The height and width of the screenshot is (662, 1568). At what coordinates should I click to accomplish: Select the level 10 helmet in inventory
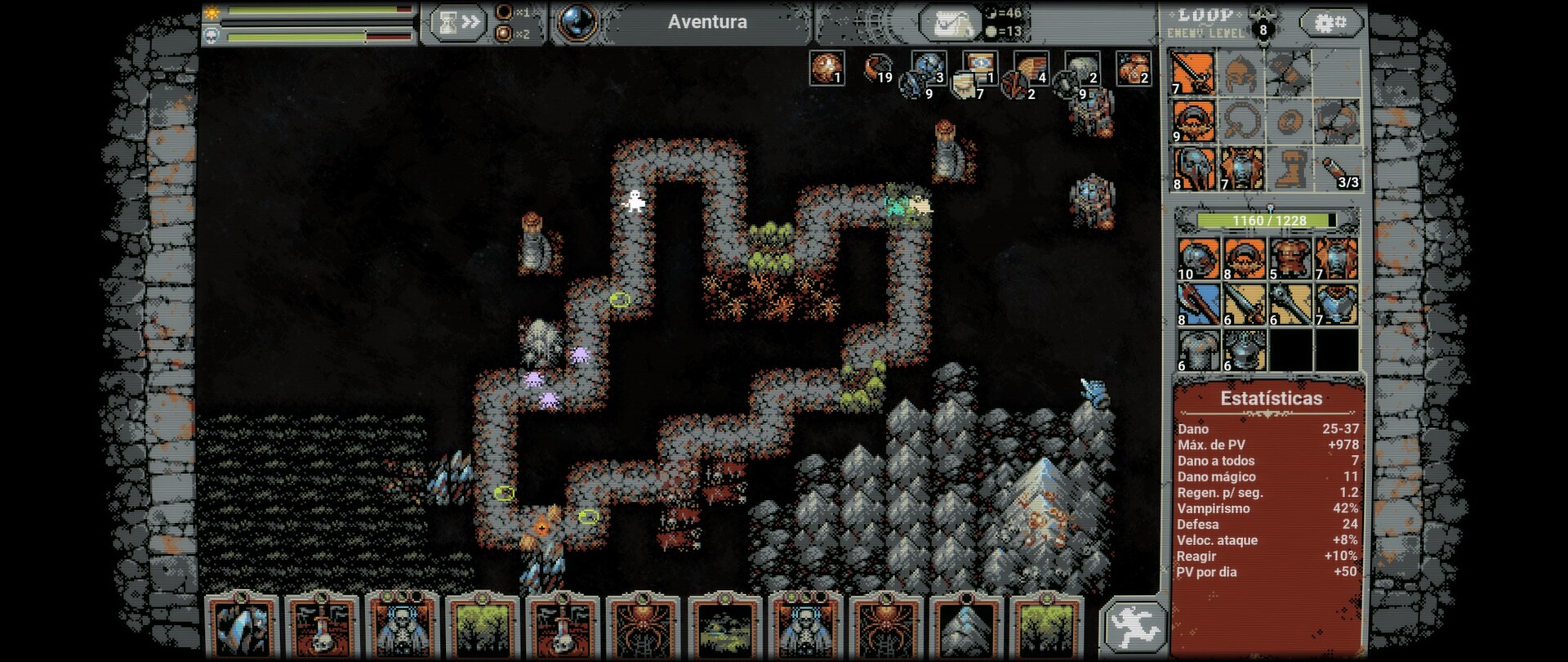(1199, 258)
